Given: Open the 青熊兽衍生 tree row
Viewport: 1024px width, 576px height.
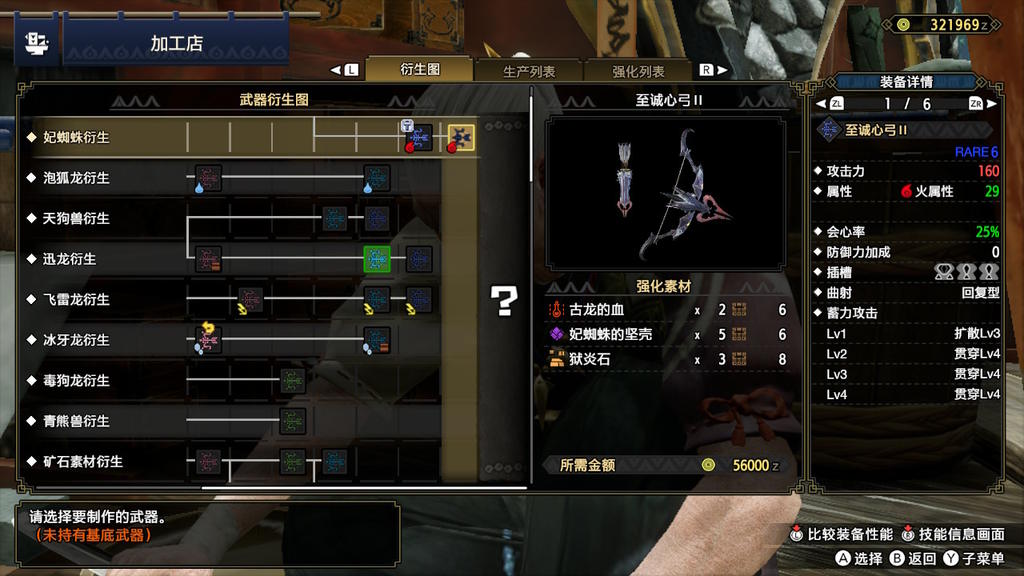Looking at the screenshot, I should point(76,421).
